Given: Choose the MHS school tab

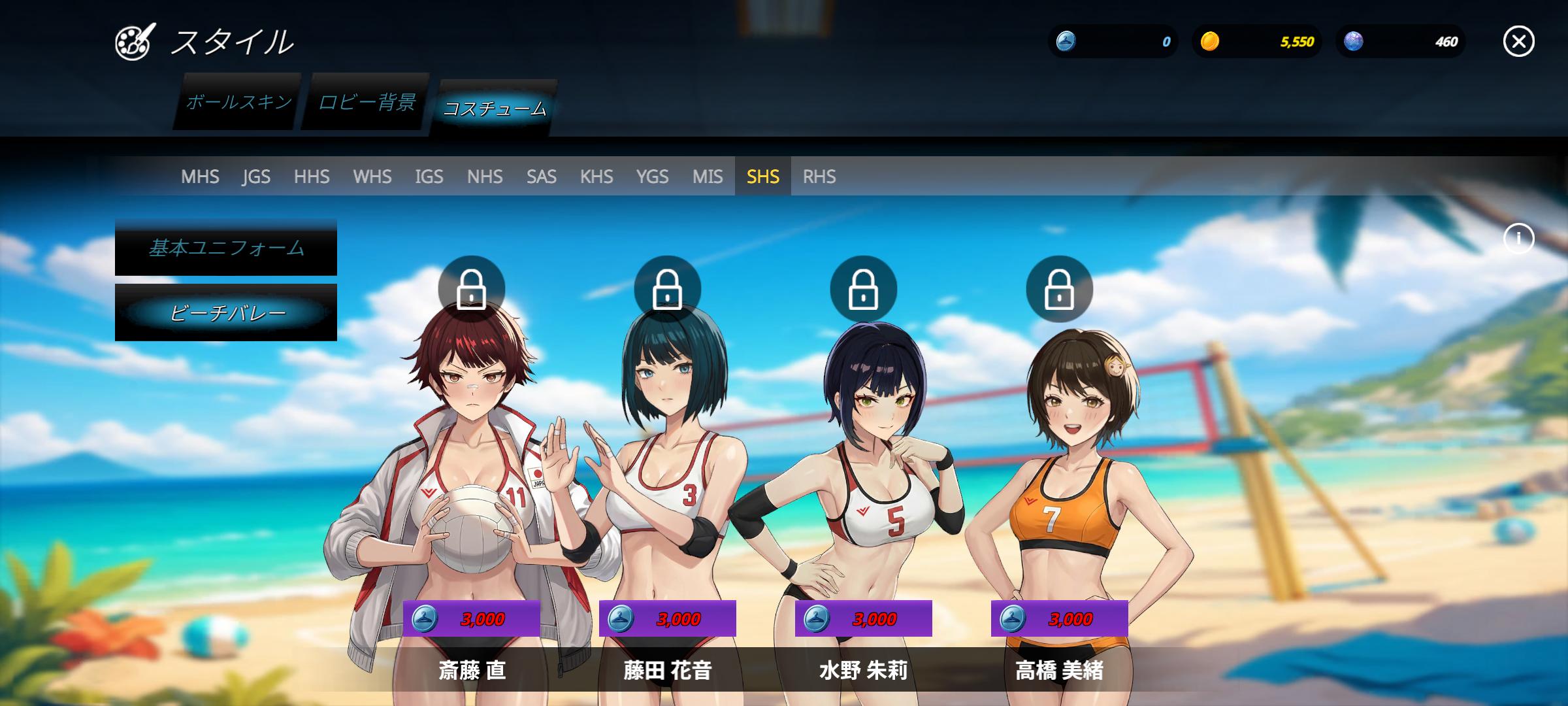Looking at the screenshot, I should 200,176.
